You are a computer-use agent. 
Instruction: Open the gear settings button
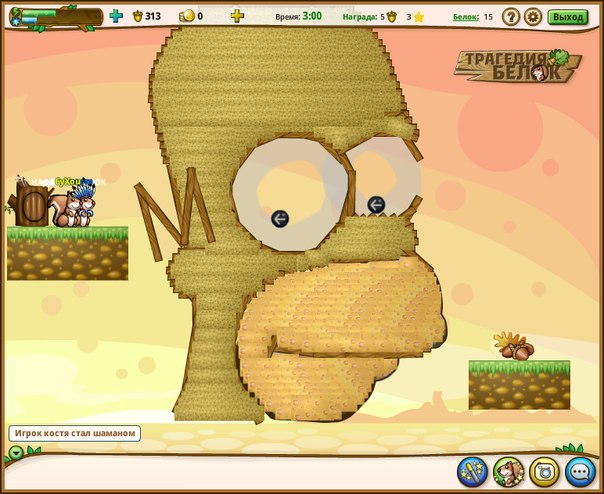[533, 16]
